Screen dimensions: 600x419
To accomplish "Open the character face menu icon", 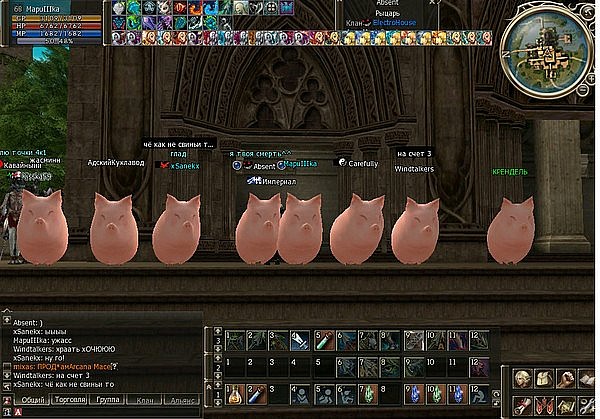I will pyautogui.click(x=523, y=379).
